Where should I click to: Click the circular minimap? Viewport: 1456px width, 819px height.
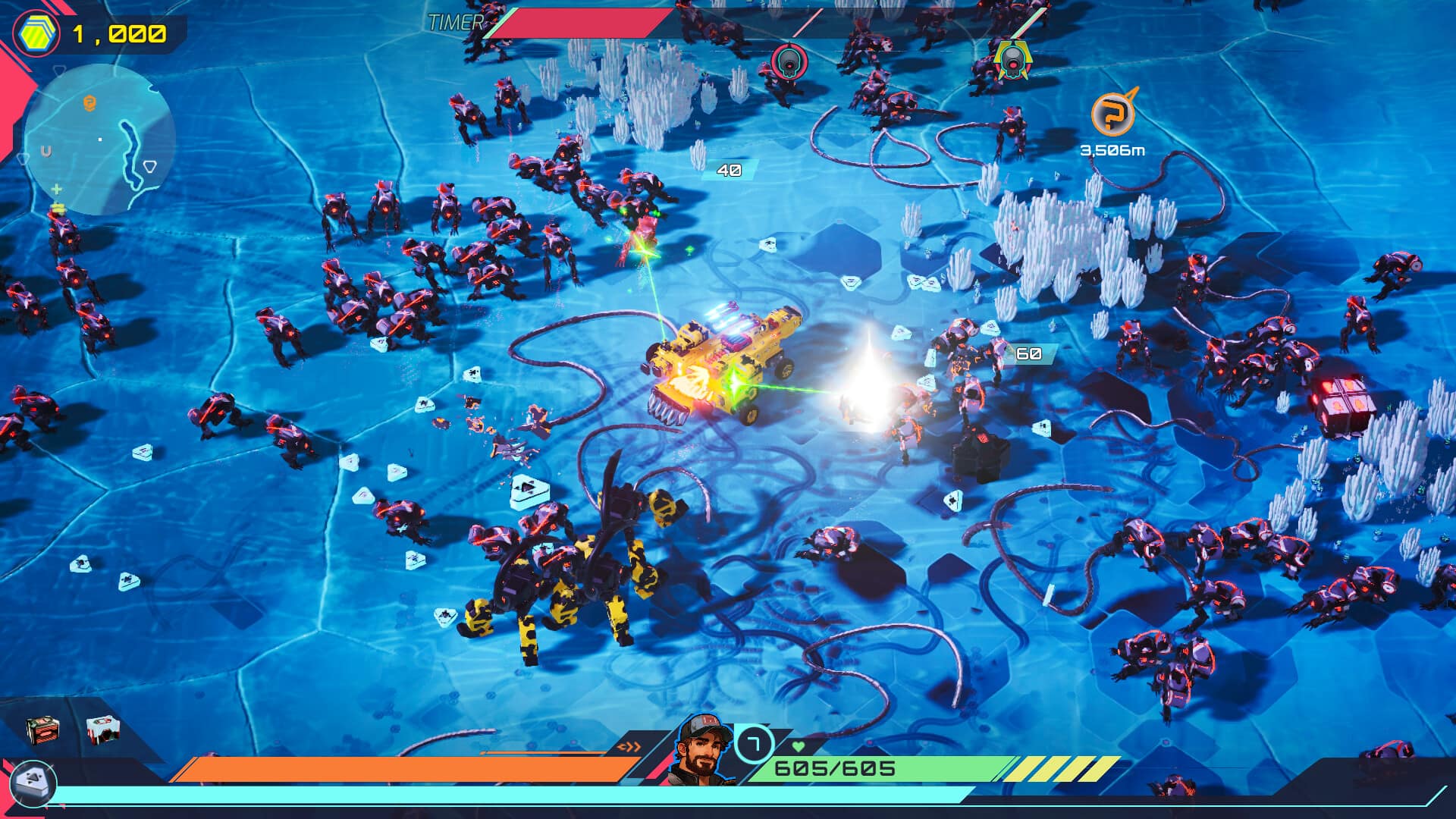click(x=99, y=140)
